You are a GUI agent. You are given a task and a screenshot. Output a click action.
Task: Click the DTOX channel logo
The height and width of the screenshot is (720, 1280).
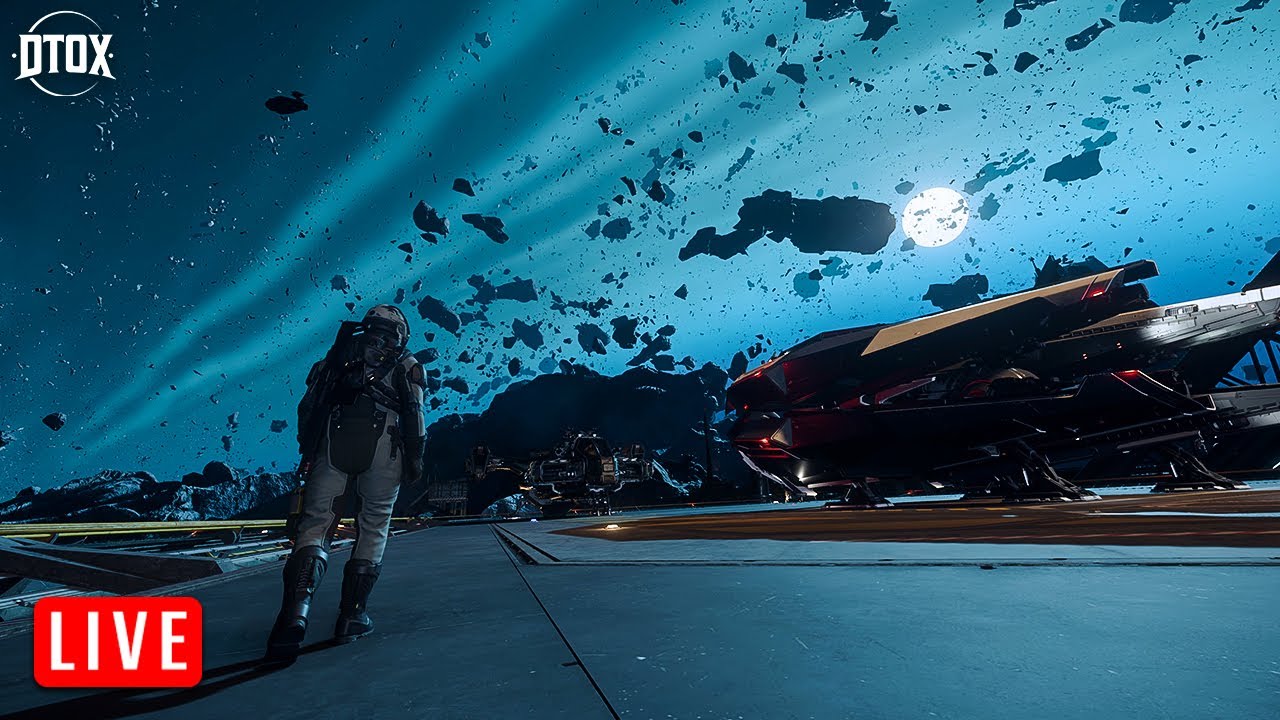coord(64,54)
